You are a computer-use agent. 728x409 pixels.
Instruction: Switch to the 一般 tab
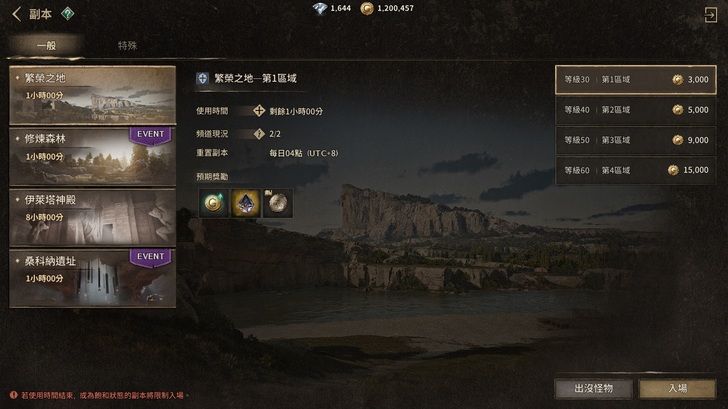coord(47,46)
